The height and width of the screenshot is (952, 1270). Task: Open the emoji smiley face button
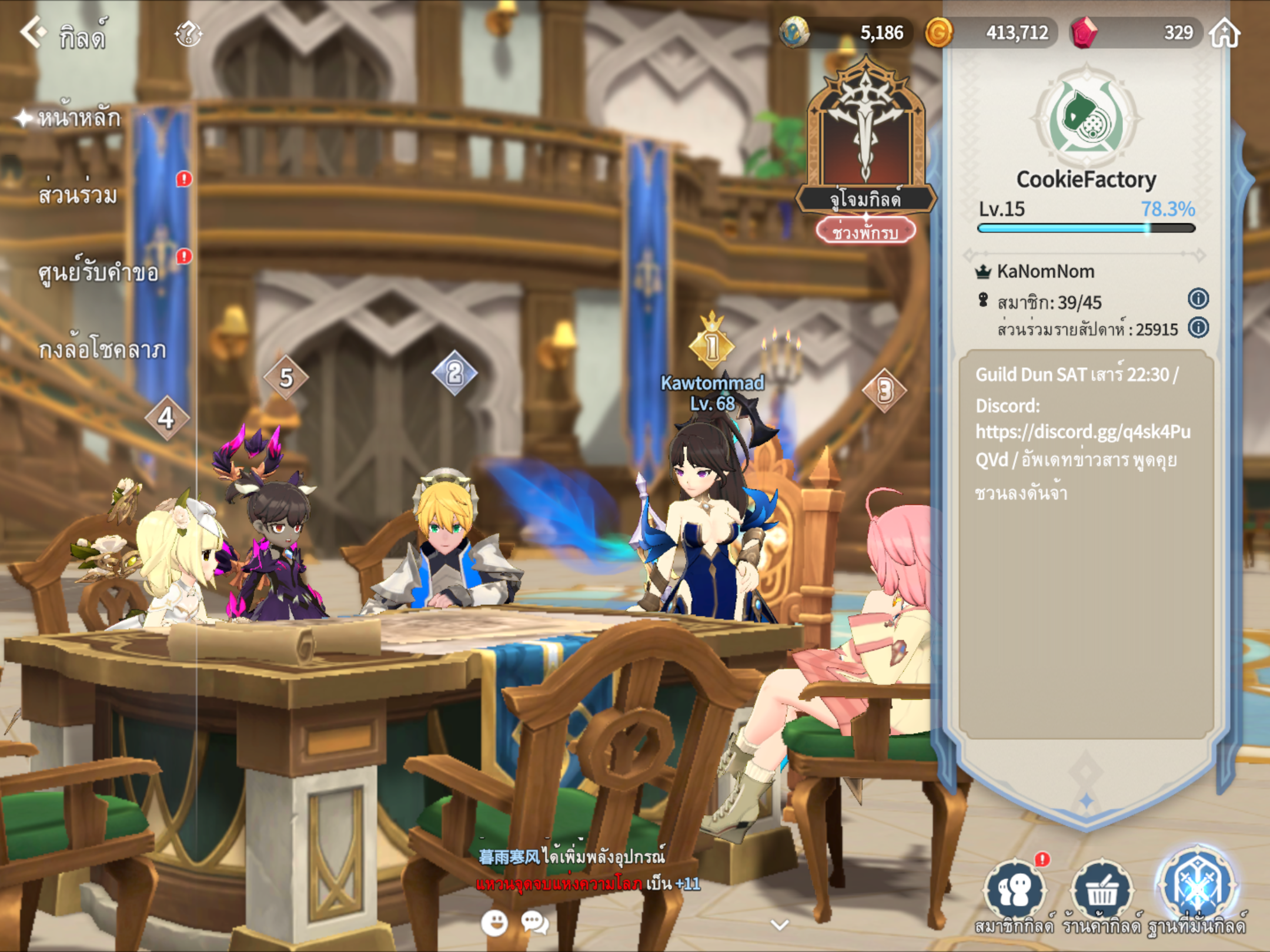point(494,923)
